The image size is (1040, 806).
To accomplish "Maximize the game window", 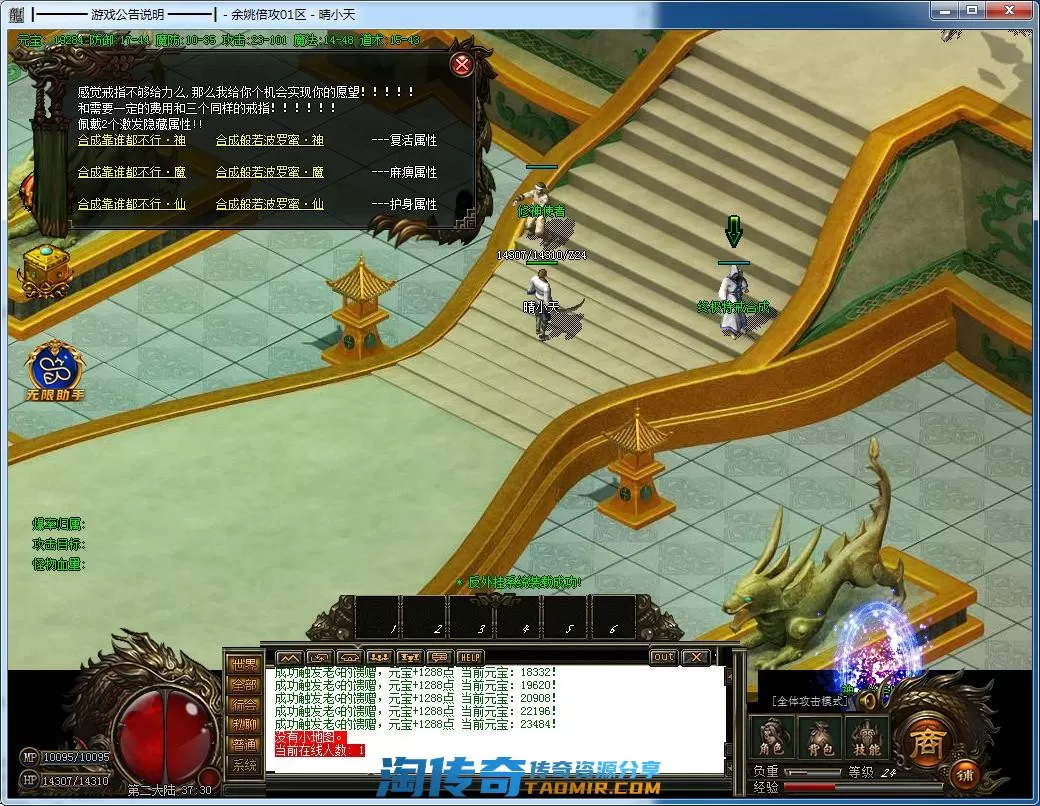I will tap(971, 10).
